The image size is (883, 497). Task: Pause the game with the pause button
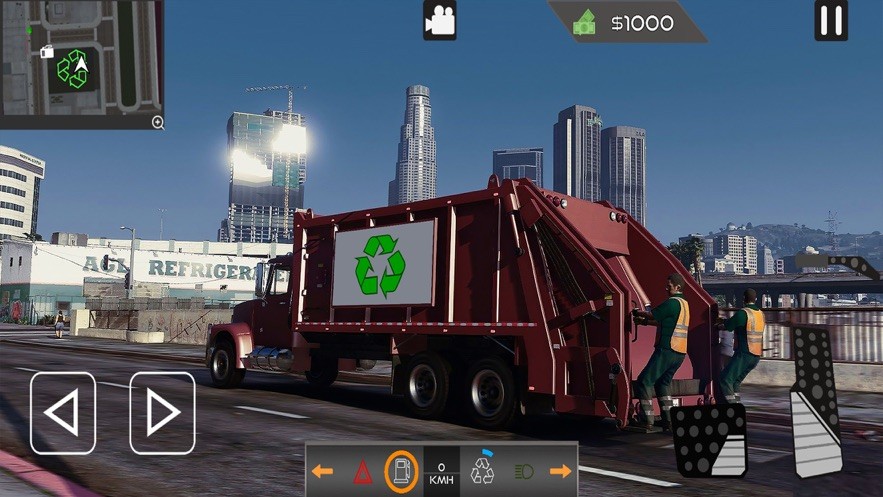coord(830,21)
